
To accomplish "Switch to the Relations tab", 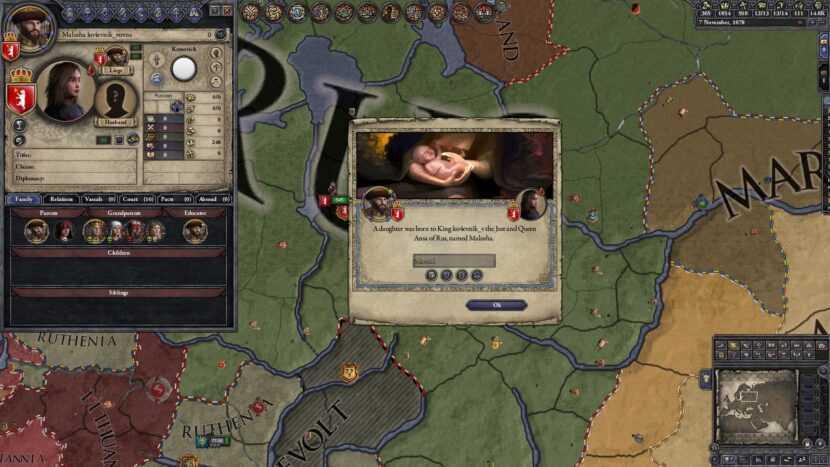I will point(63,199).
